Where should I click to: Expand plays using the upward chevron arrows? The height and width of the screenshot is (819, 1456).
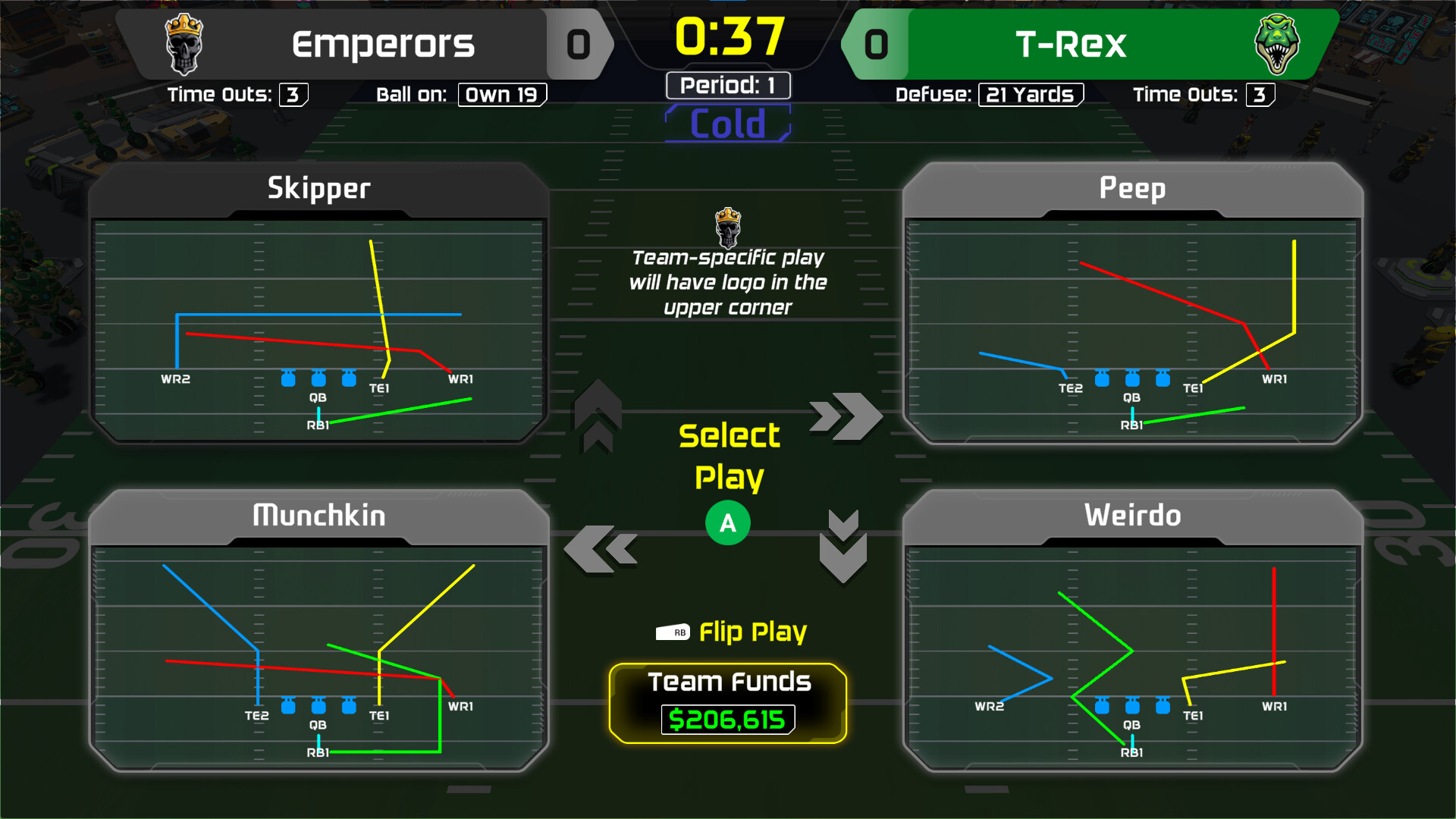pyautogui.click(x=596, y=417)
